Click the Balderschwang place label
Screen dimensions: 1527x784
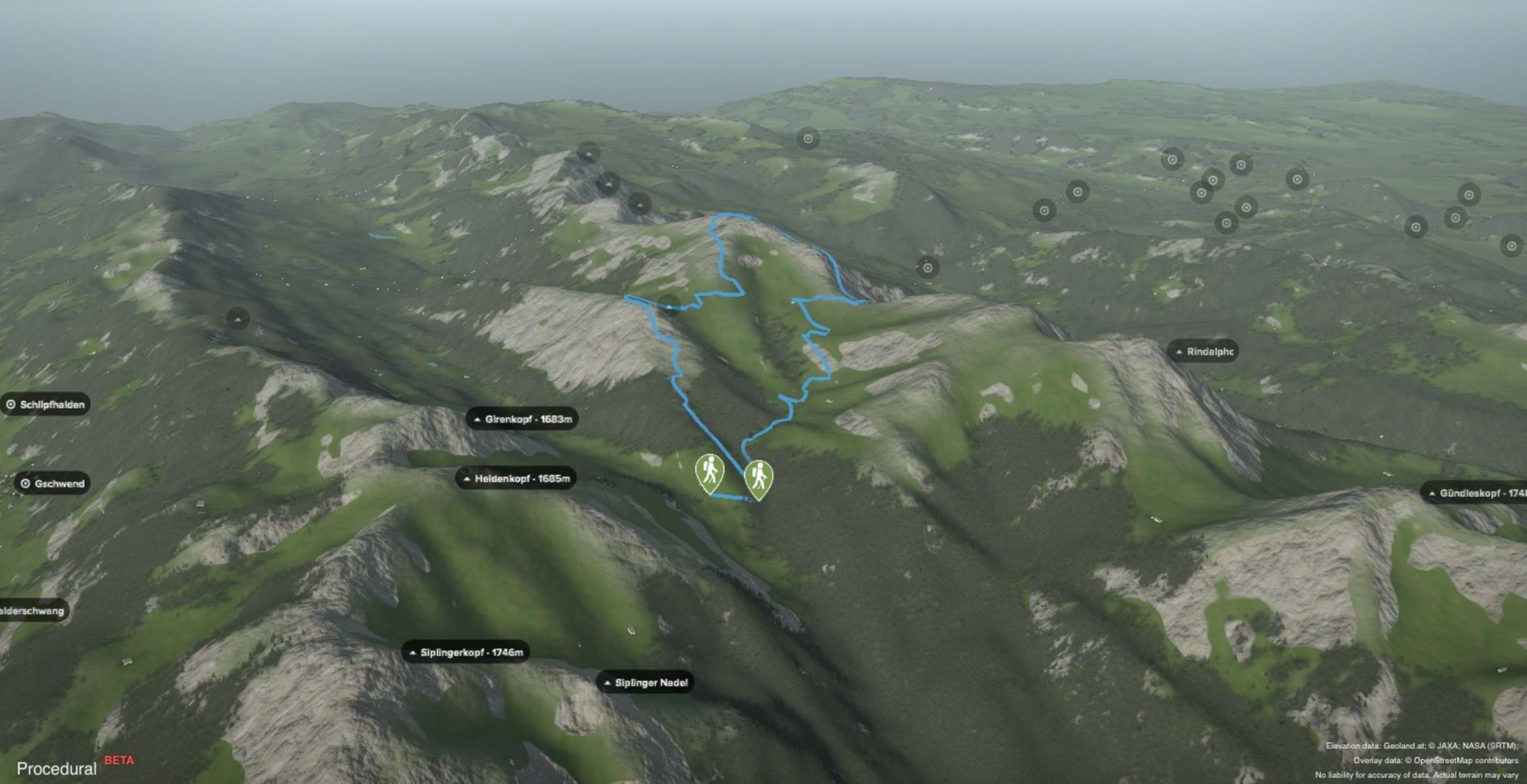33,611
